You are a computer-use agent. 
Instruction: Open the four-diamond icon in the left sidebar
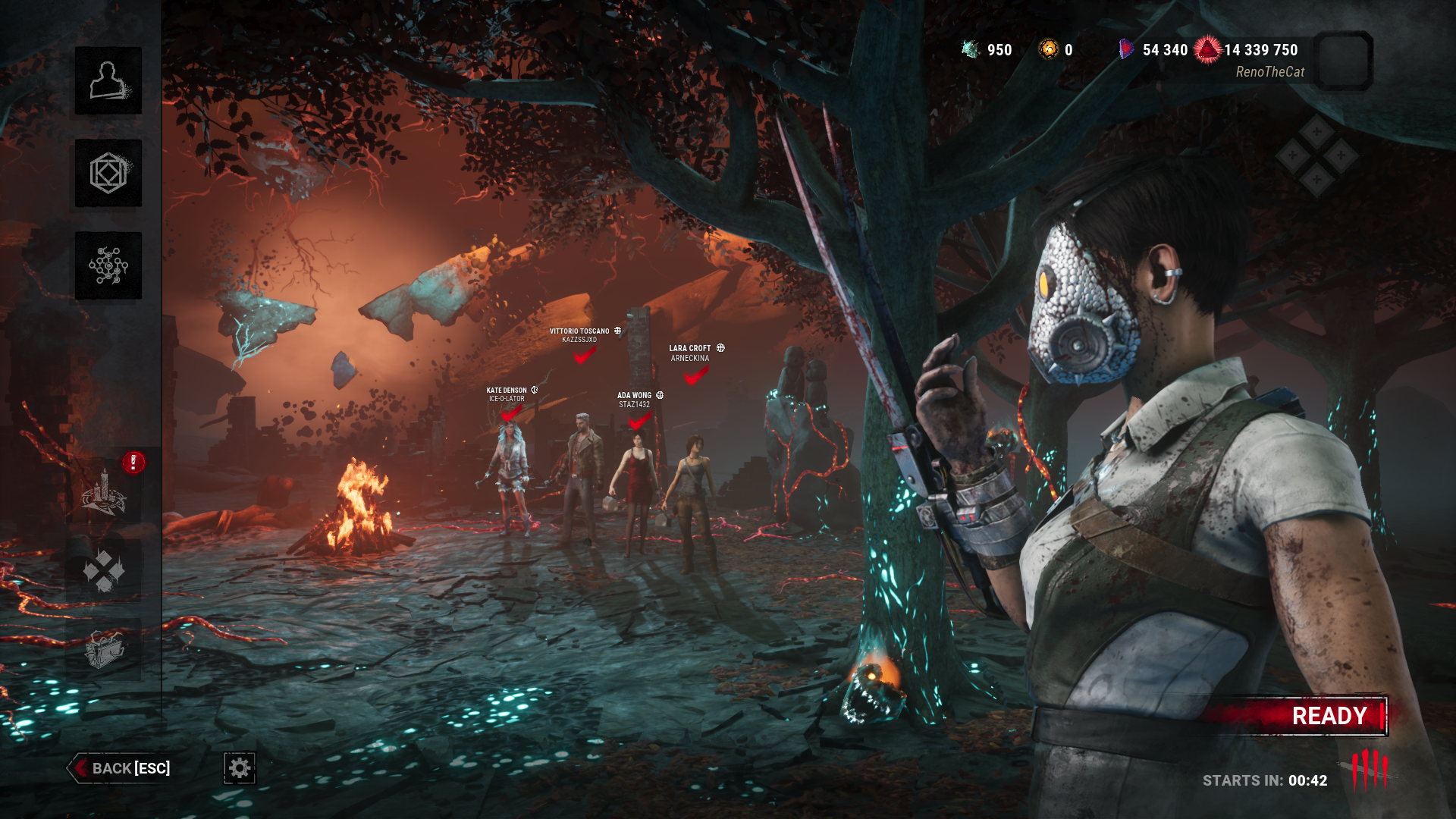105,570
